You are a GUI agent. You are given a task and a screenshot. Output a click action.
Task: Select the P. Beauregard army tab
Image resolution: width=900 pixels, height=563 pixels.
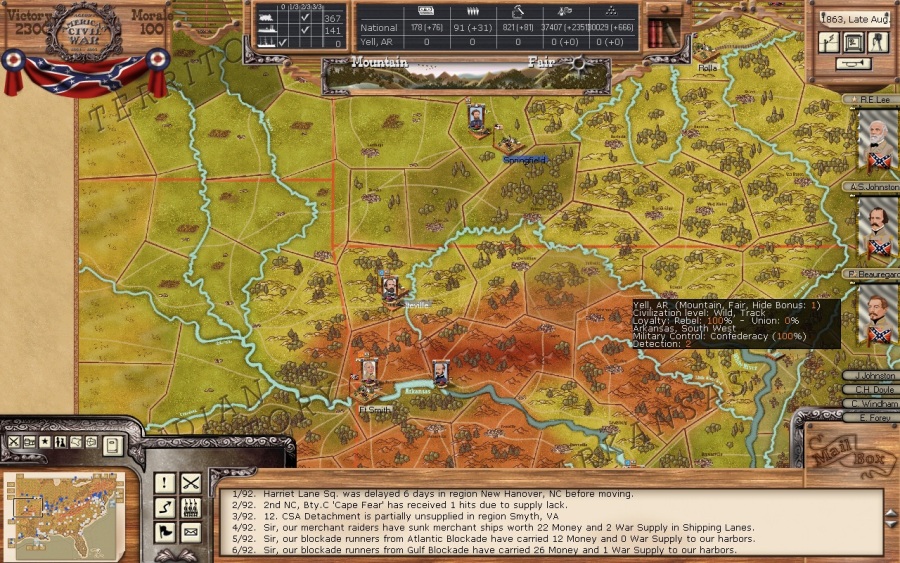coord(868,273)
